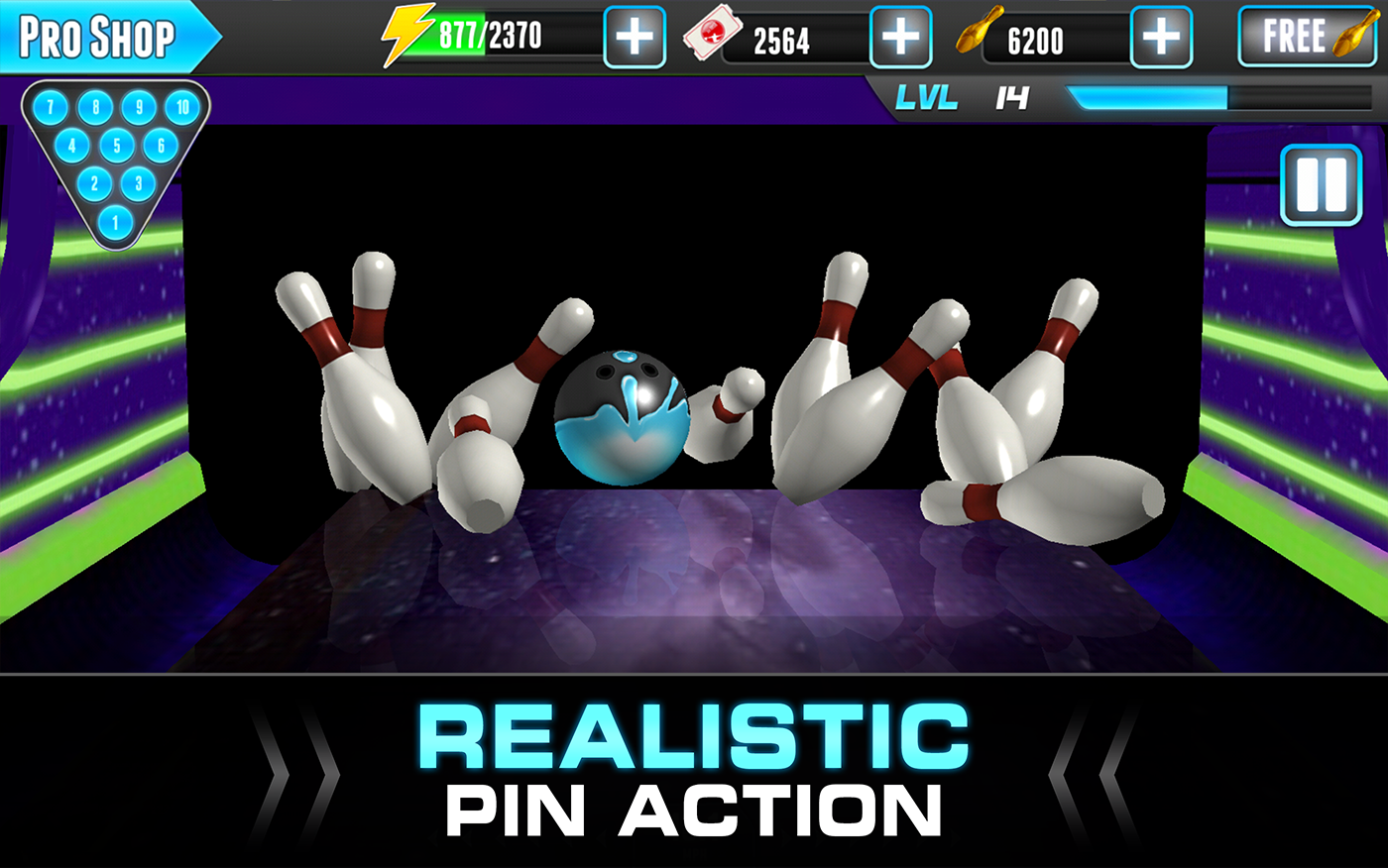This screenshot has height=868, width=1388.
Task: Select pin 10 in the pin rack diagram
Action: tap(180, 108)
